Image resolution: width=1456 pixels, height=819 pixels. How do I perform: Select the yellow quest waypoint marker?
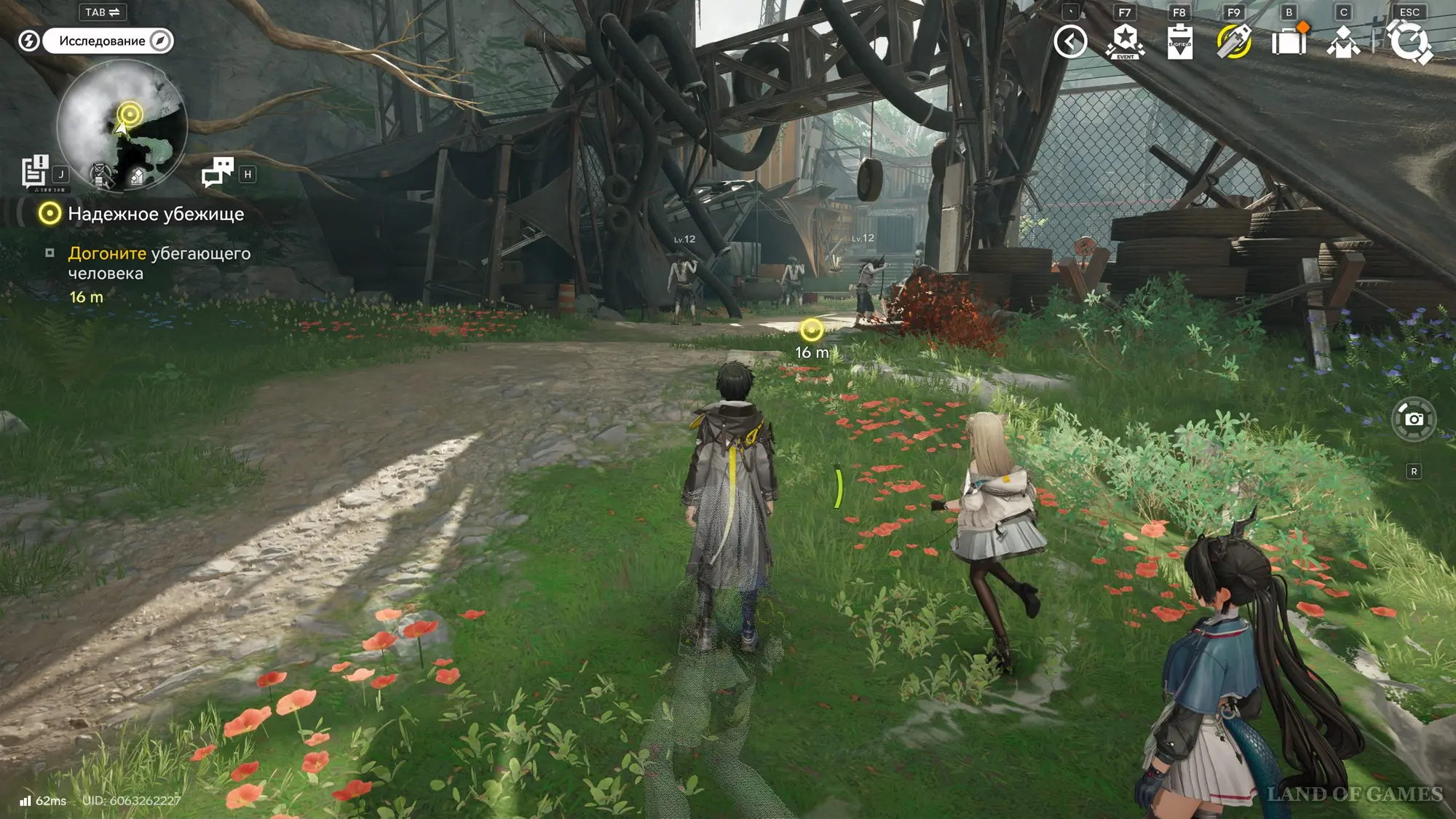coord(812,331)
